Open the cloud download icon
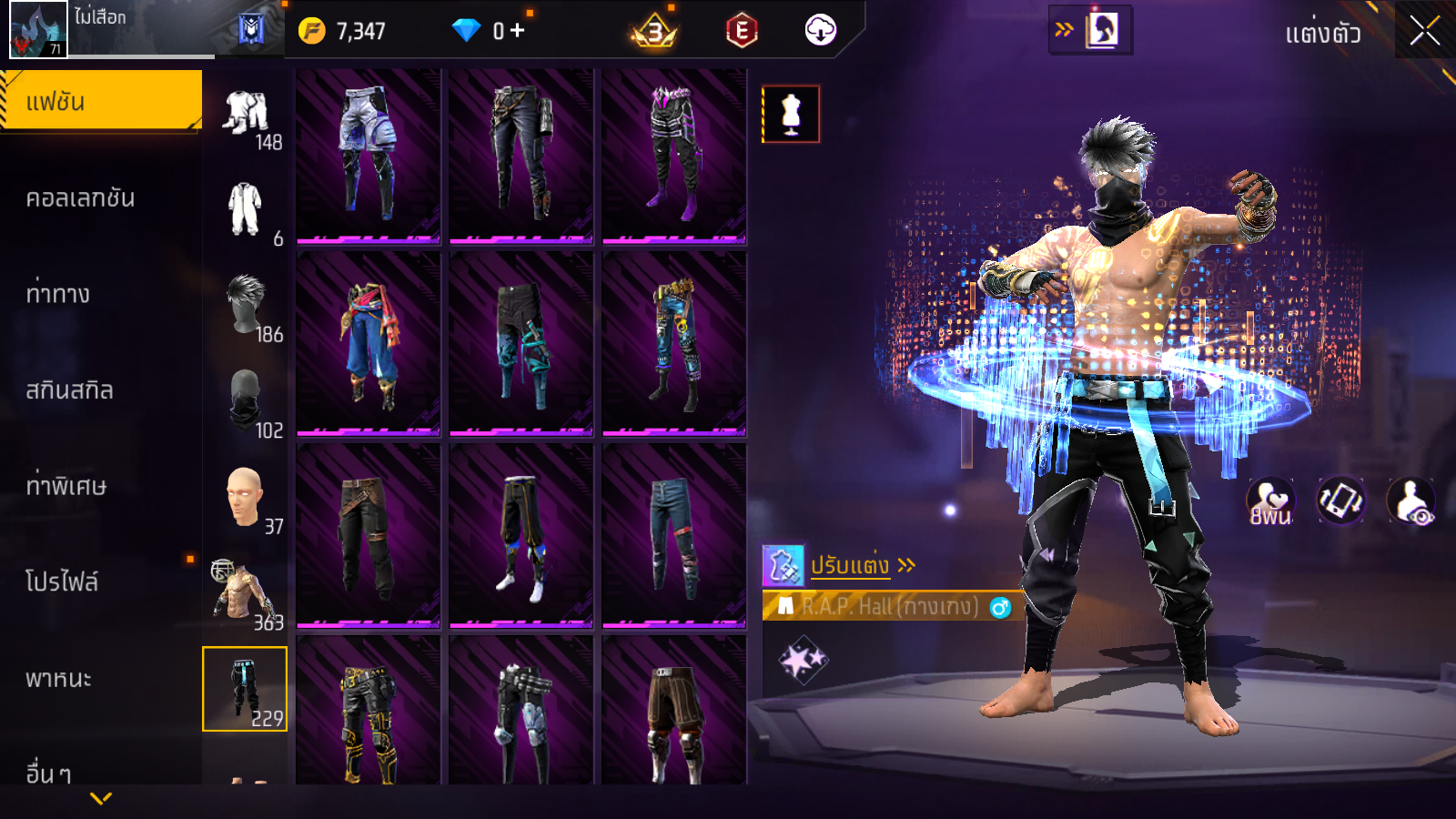 pyautogui.click(x=820, y=31)
